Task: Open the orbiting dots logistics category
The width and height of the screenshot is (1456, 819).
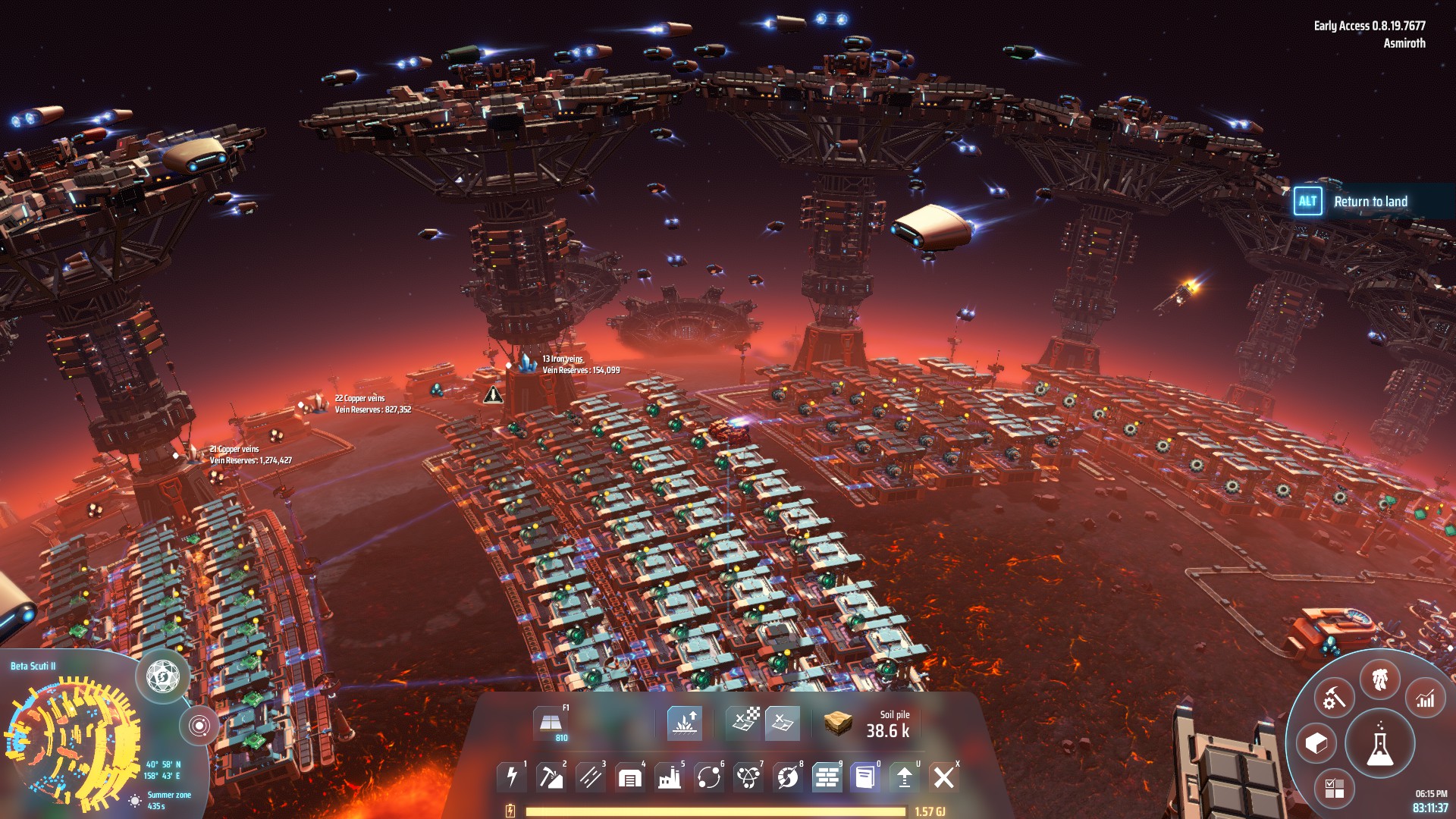Action: 709,777
